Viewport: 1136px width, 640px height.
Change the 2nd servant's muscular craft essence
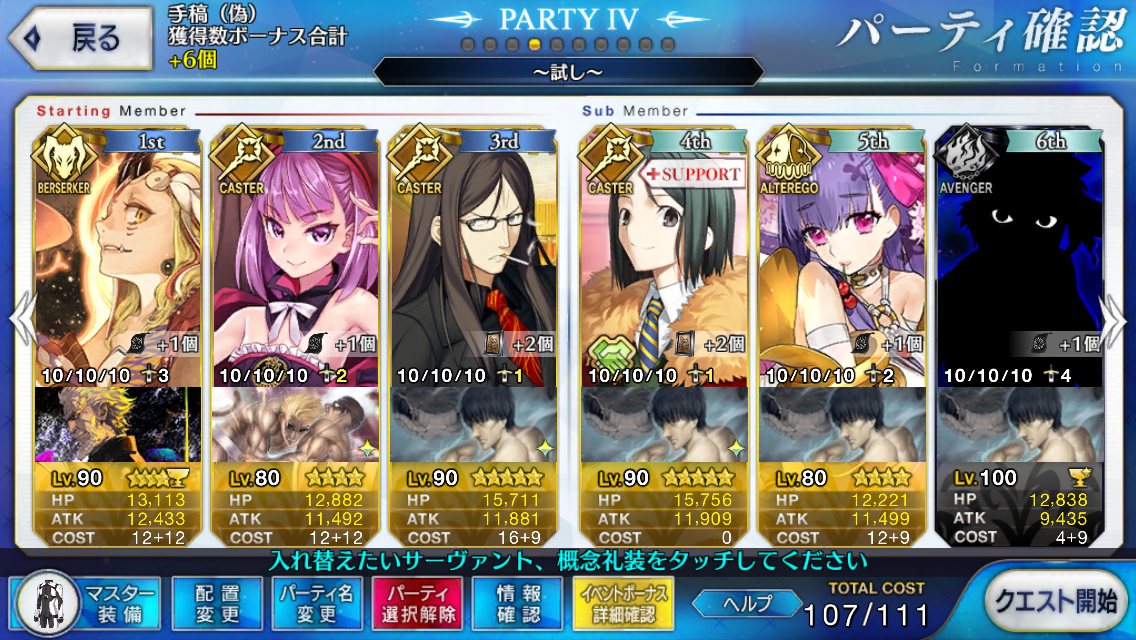[295, 424]
